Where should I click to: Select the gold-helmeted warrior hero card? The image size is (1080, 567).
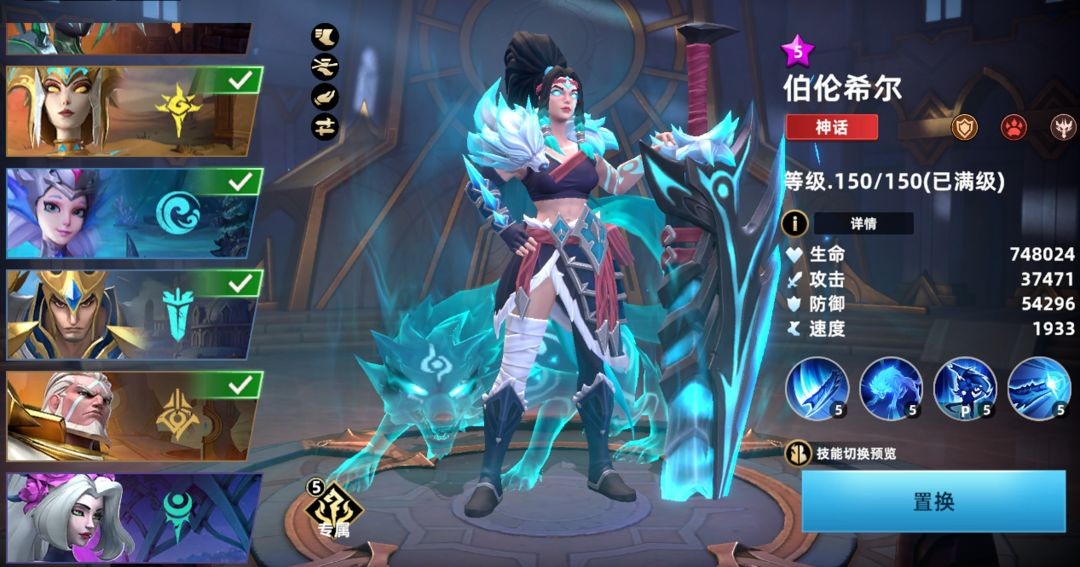tap(133, 314)
